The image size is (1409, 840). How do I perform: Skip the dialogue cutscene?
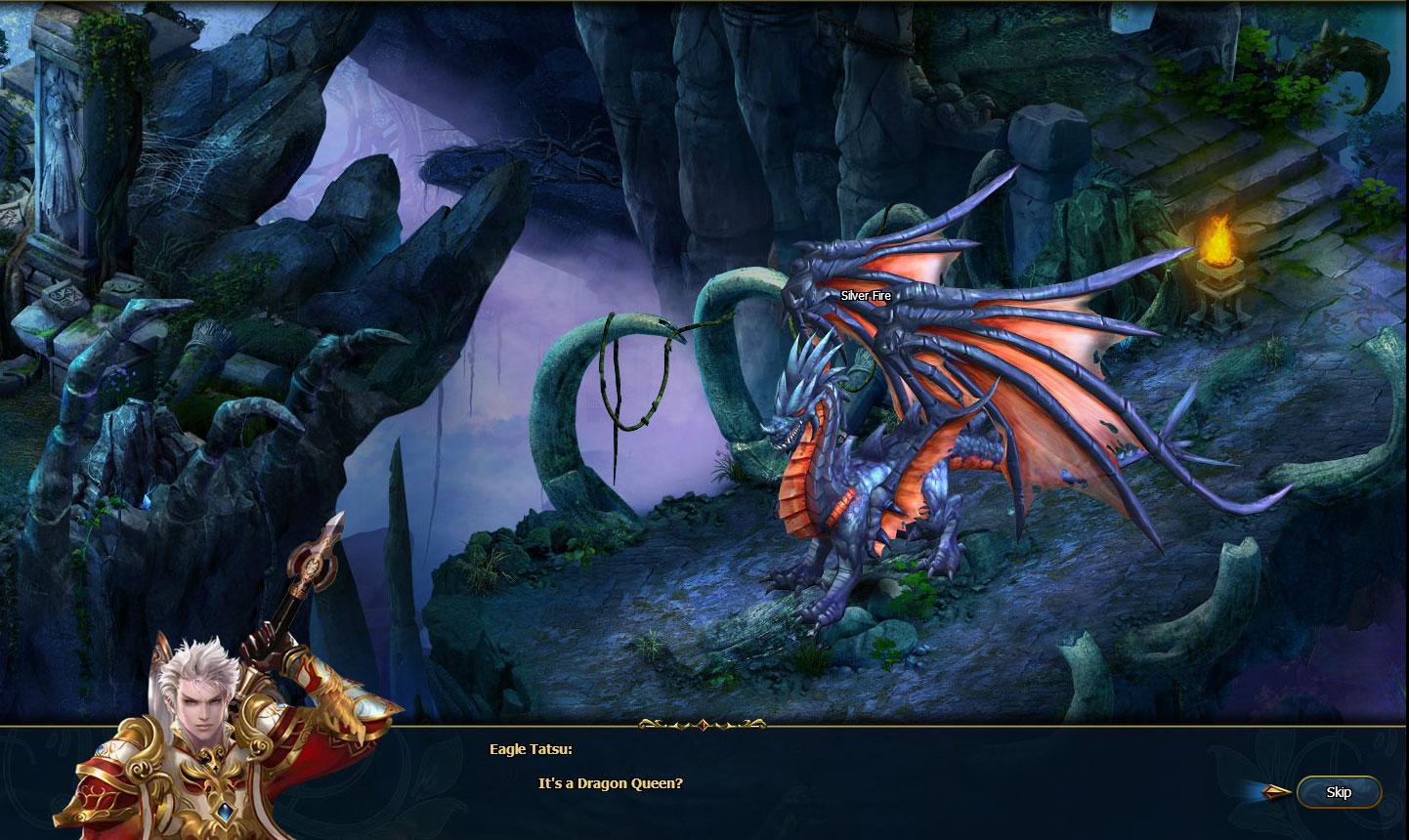click(1338, 792)
